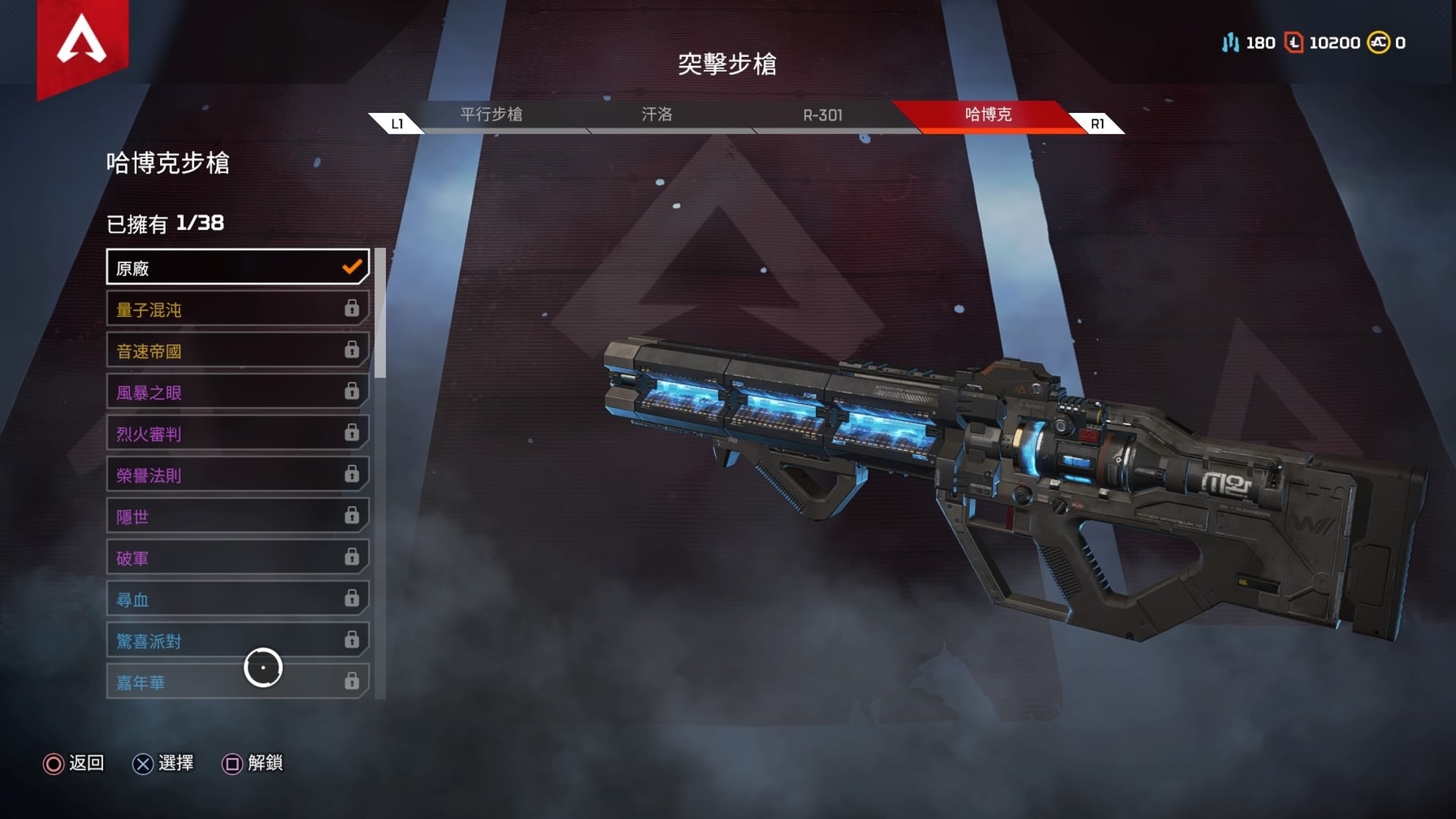1456x819 pixels.
Task: Open the 汗洛 weapon tab
Action: (657, 115)
